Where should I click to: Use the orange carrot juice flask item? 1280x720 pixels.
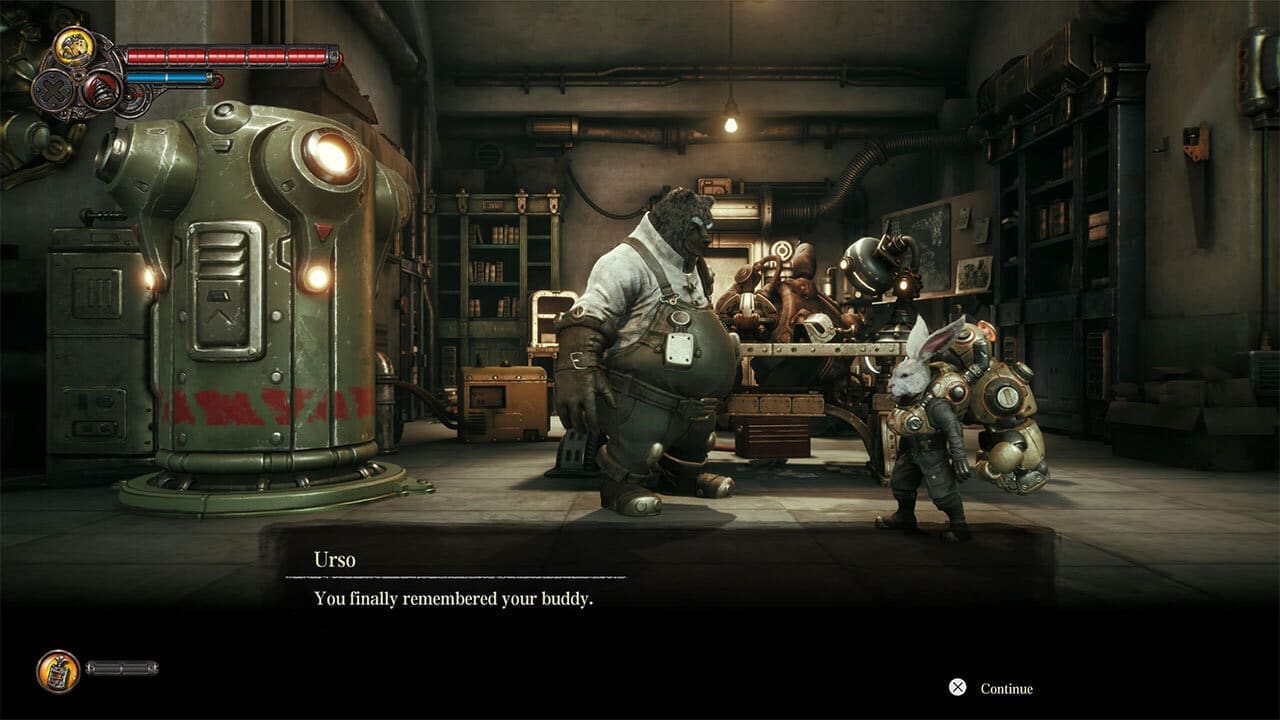coord(57,670)
